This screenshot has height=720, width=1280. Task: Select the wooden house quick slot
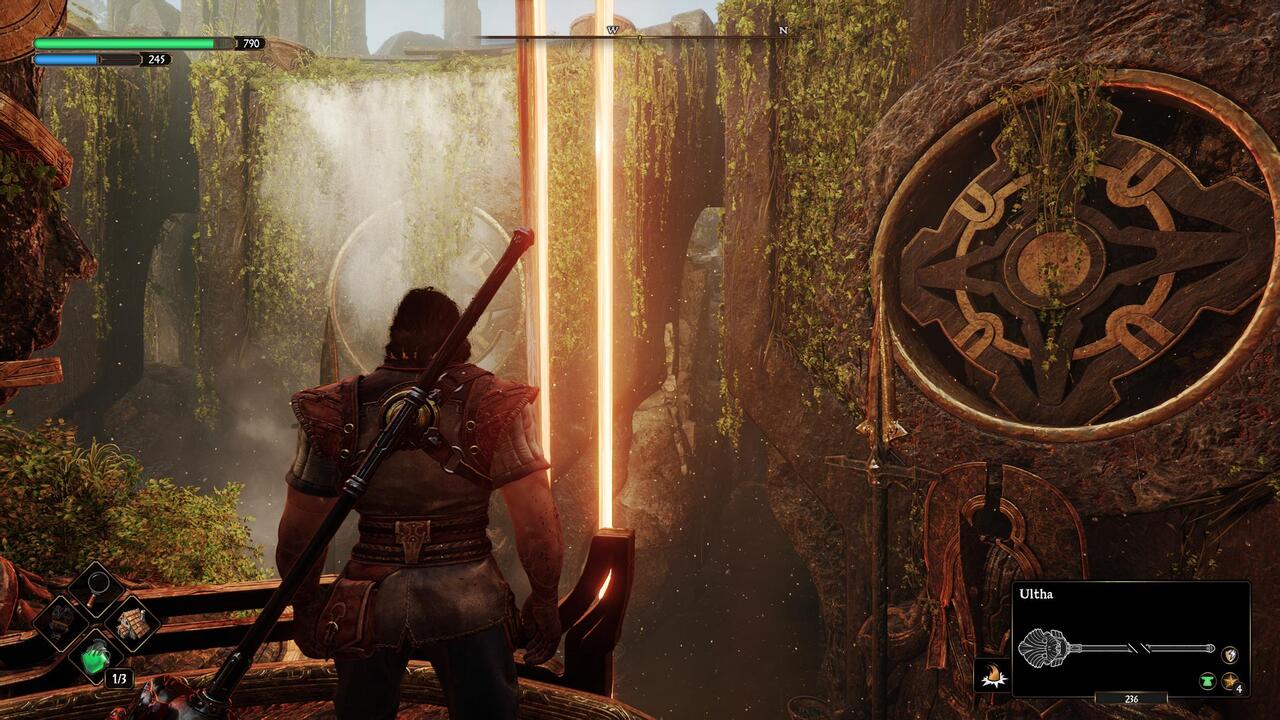[x=131, y=622]
